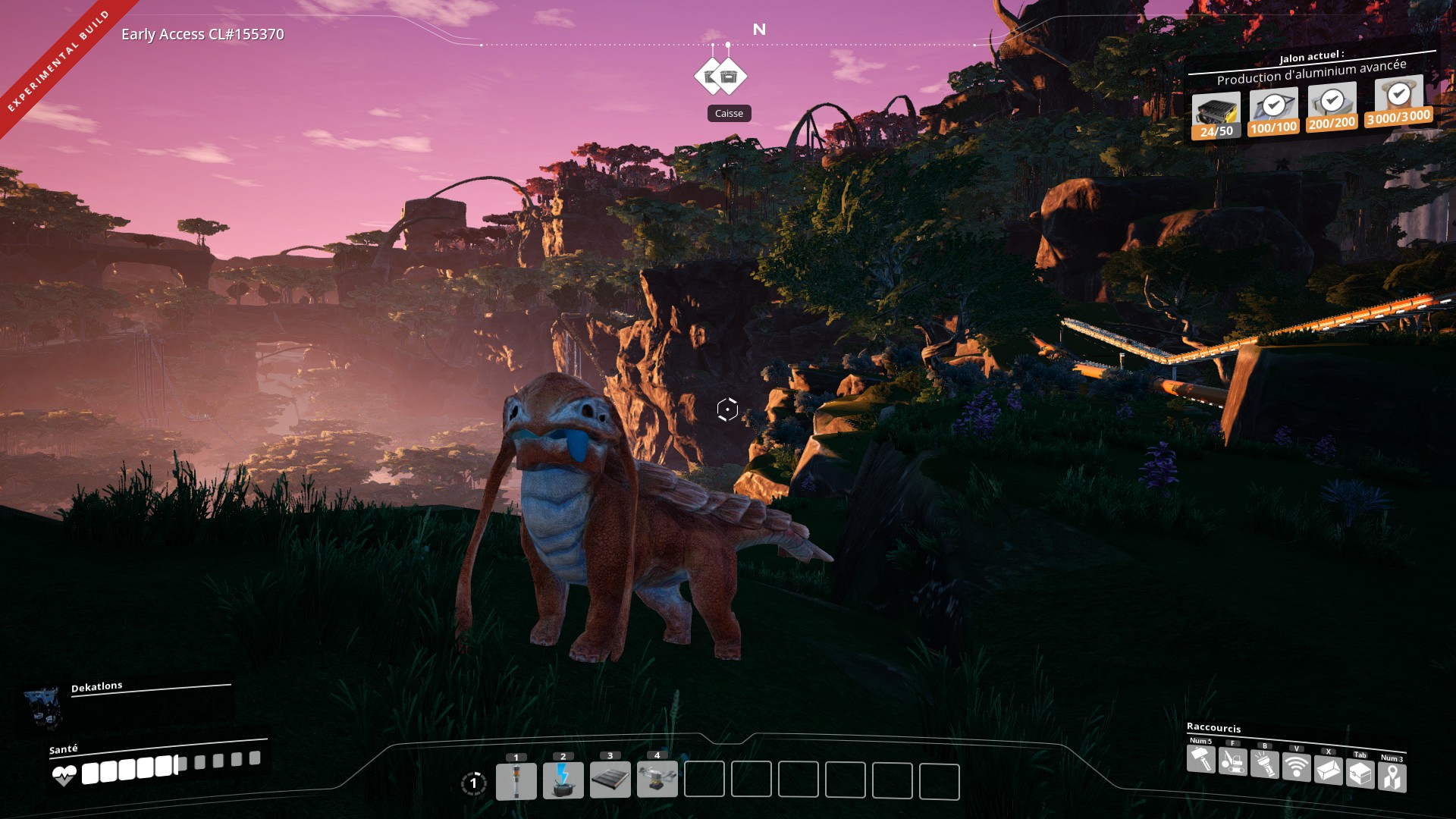Image resolution: width=1456 pixels, height=819 pixels.
Task: Click the envelope-shaped shortcut icon
Action: [1329, 770]
